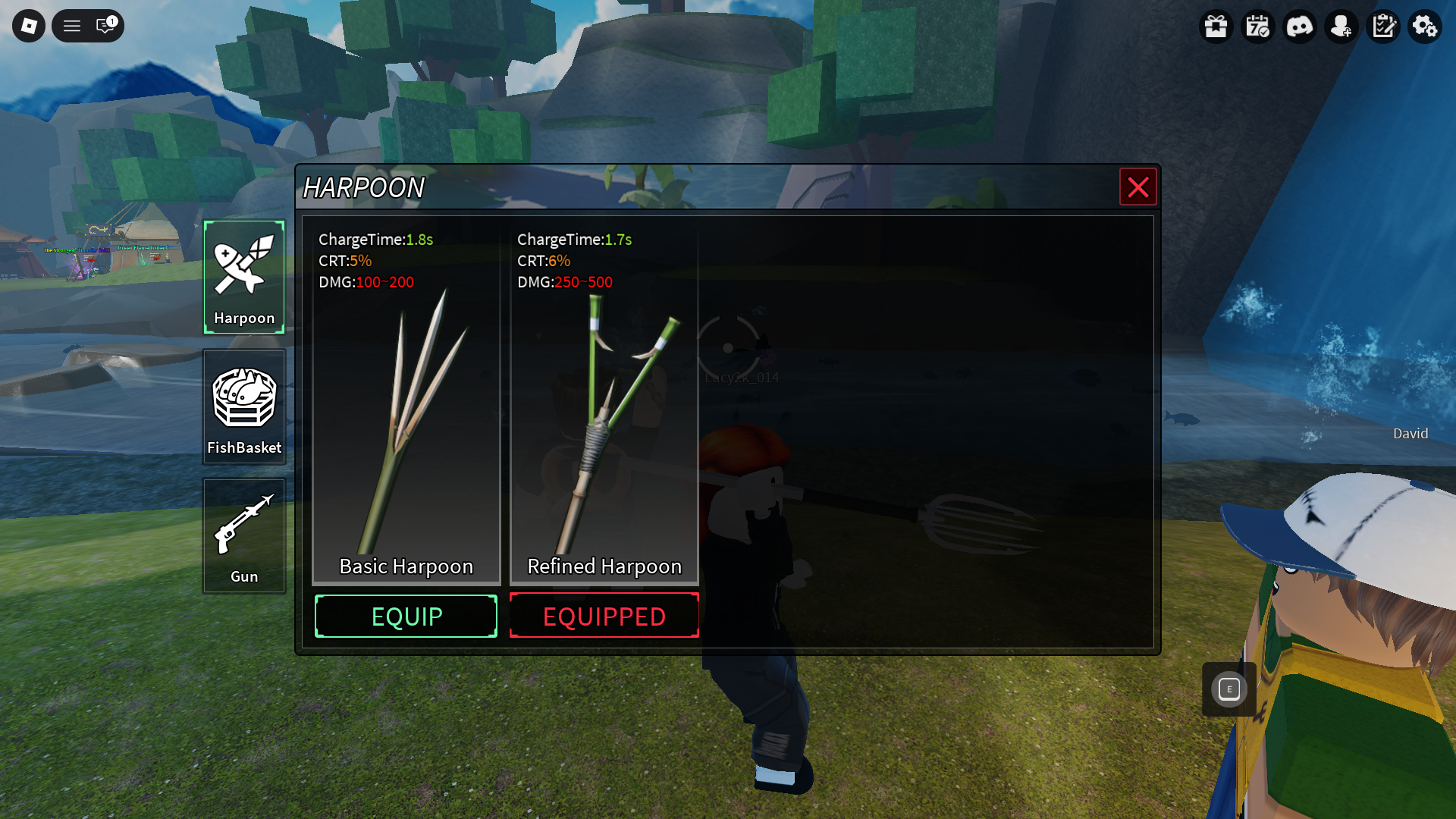The height and width of the screenshot is (819, 1456).
Task: Open the Roblox hamburger menu
Action: point(71,25)
